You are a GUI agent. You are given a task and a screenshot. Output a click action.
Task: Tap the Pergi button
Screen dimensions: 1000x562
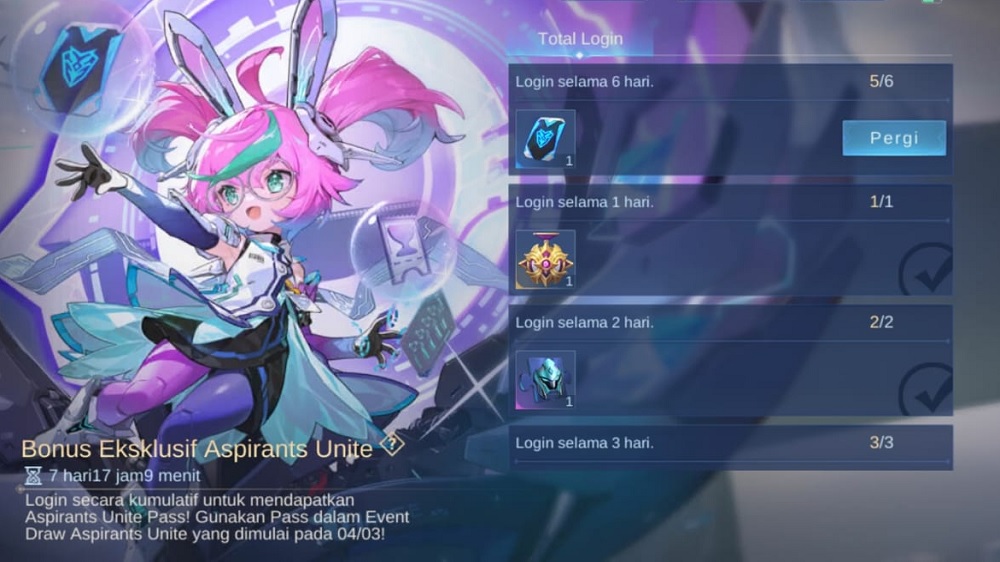[893, 138]
